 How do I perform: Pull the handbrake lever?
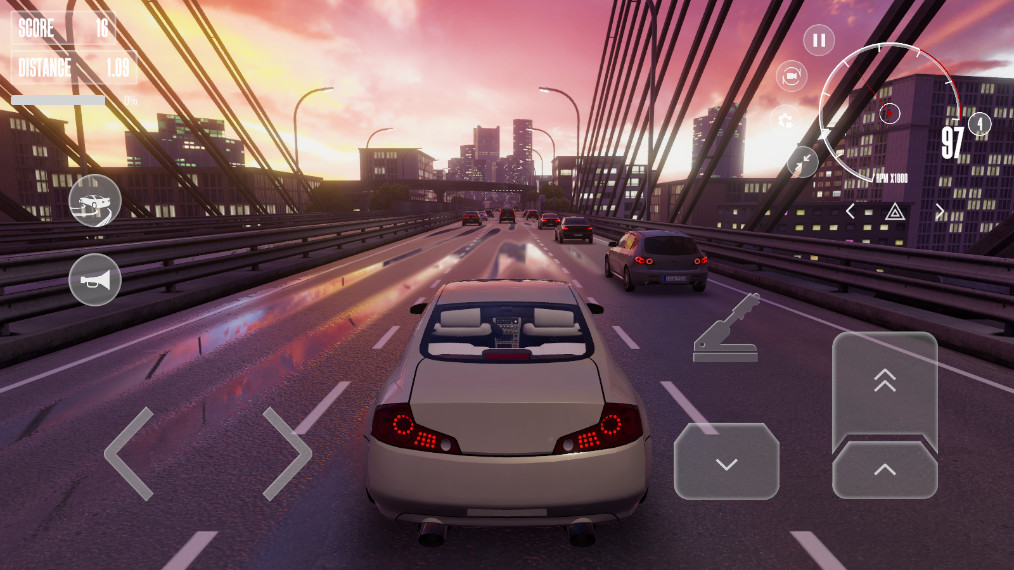726,328
